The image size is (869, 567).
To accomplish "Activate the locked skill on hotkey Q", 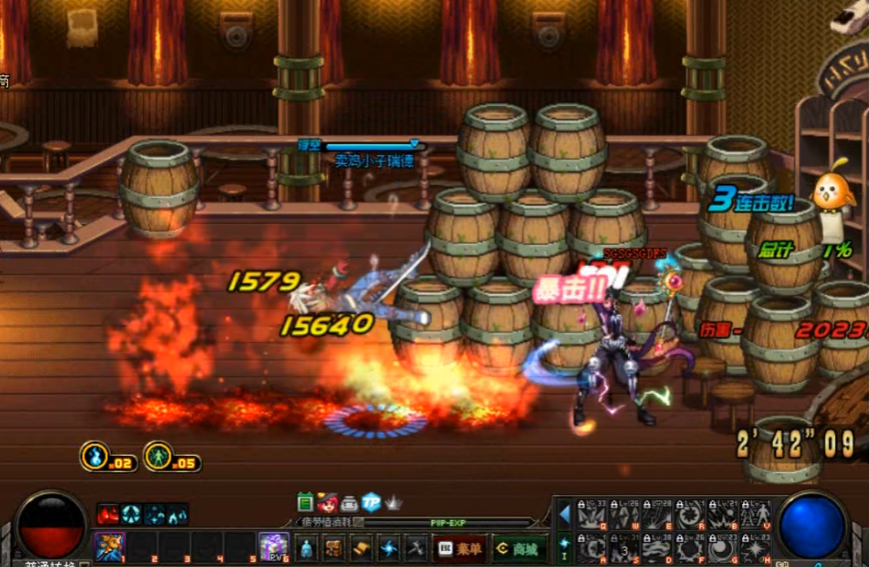I will click(593, 515).
